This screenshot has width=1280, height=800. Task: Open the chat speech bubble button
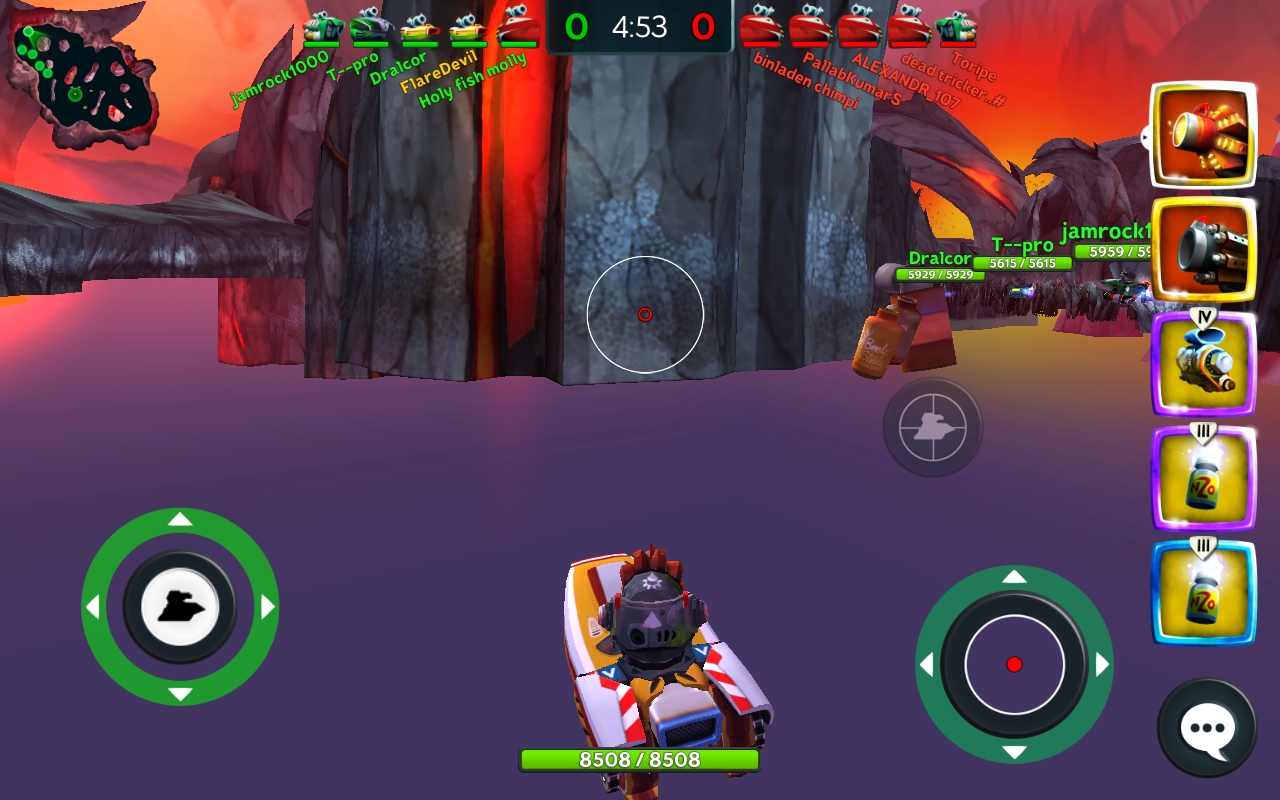(x=1207, y=728)
